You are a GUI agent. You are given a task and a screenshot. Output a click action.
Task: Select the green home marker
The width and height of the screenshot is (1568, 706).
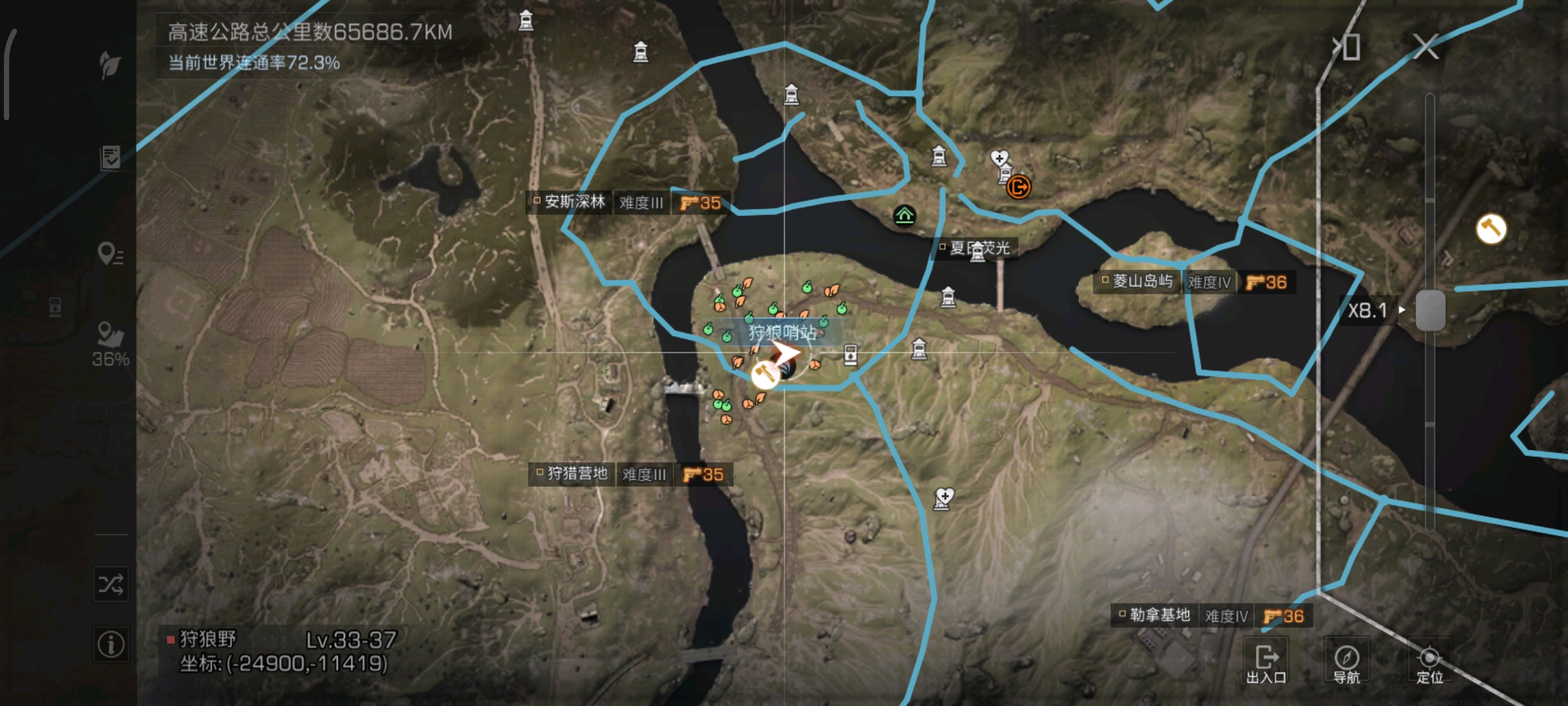tap(904, 214)
